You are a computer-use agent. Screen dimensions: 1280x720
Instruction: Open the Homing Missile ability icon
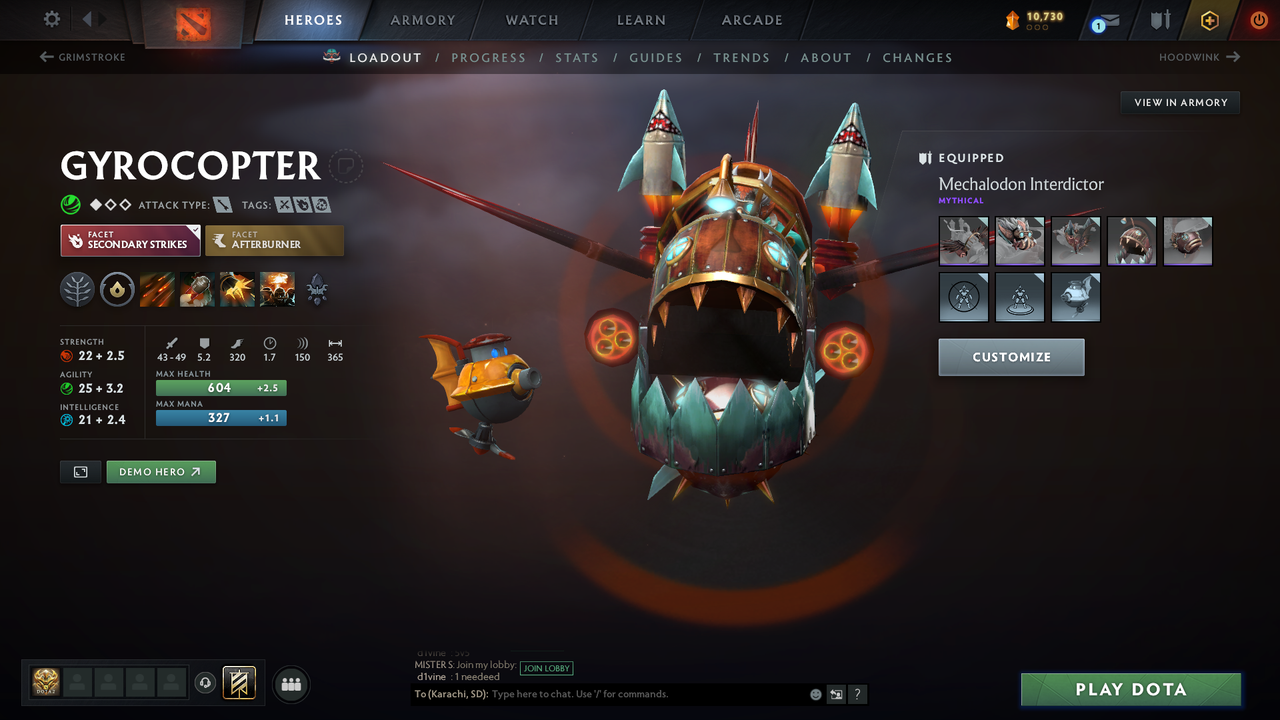[197, 289]
